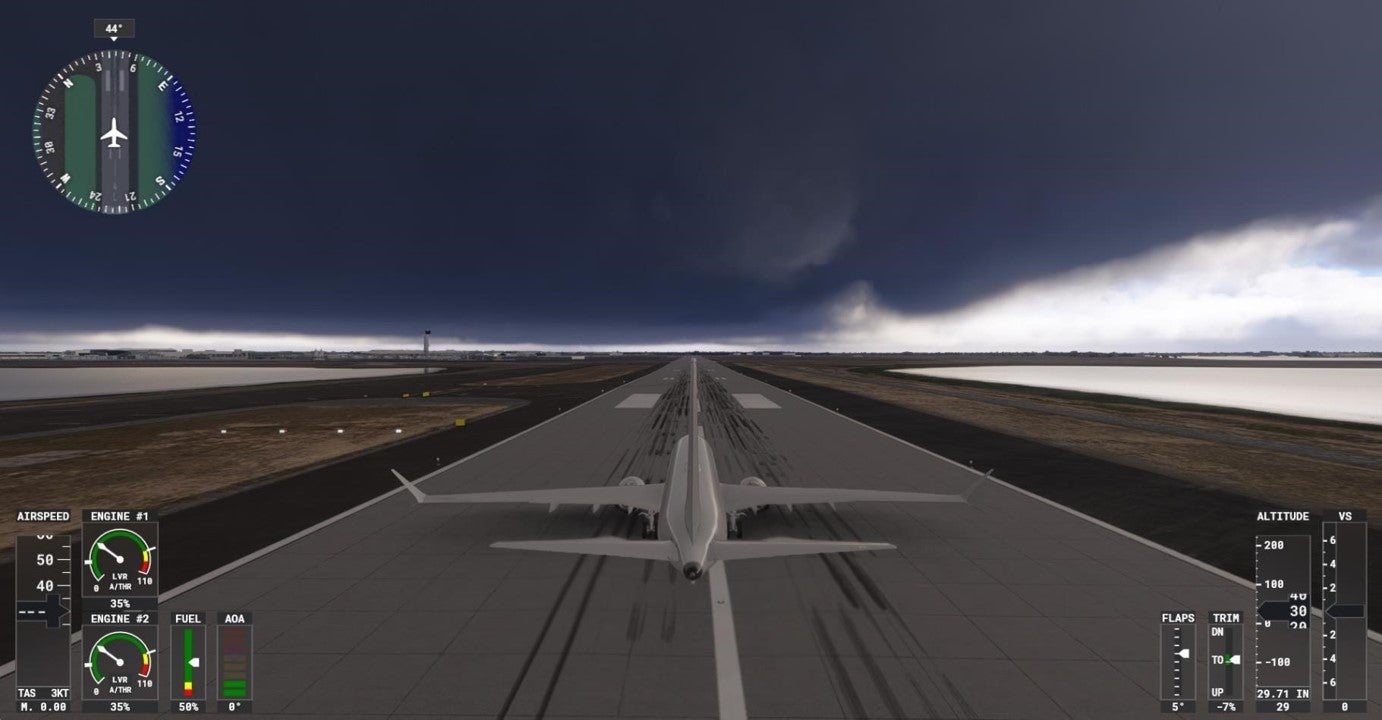Toggle the FLAPS indicator showing 5°
Viewport: 1382px width, 720px height.
[x=1179, y=660]
